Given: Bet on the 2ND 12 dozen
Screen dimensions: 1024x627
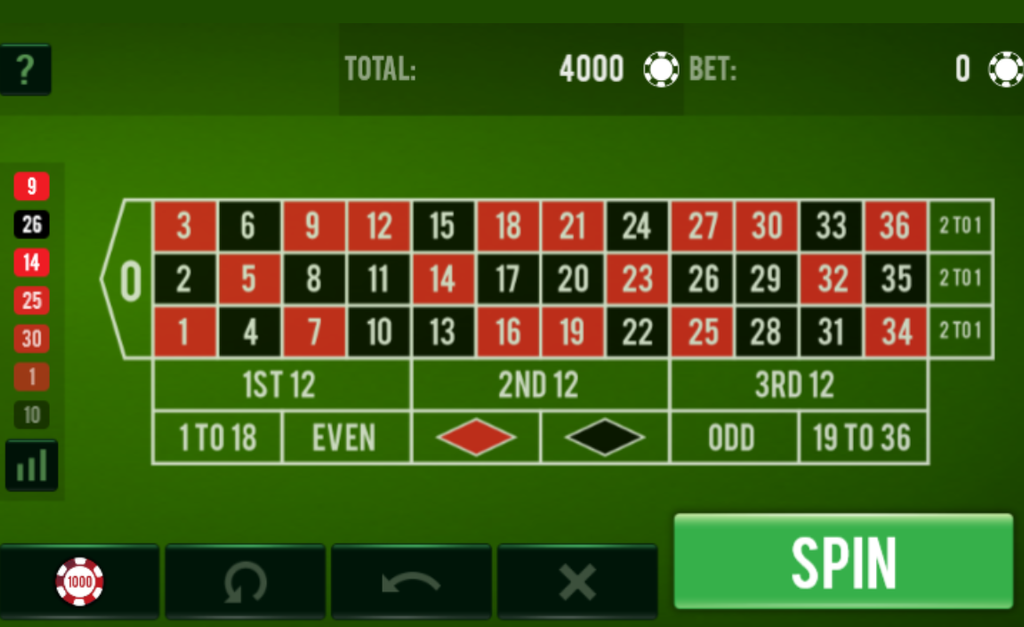Looking at the screenshot, I should pyautogui.click(x=540, y=385).
